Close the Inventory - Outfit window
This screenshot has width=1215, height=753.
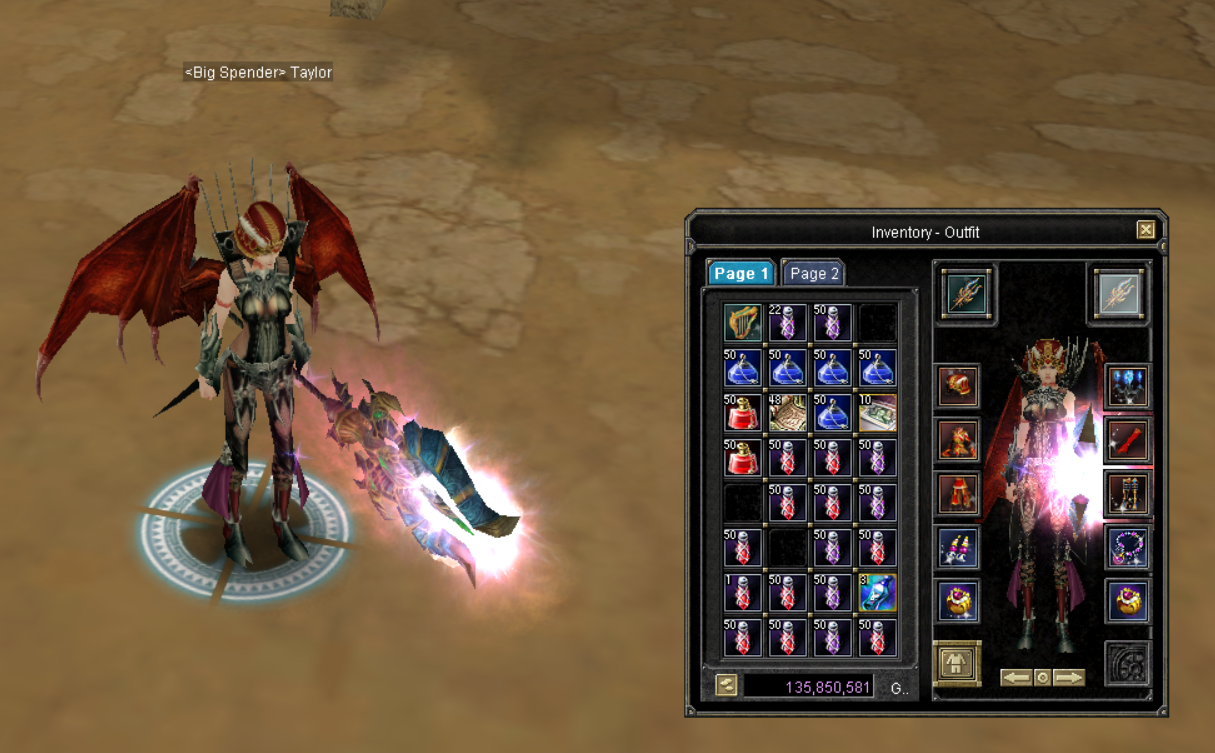(x=1146, y=230)
